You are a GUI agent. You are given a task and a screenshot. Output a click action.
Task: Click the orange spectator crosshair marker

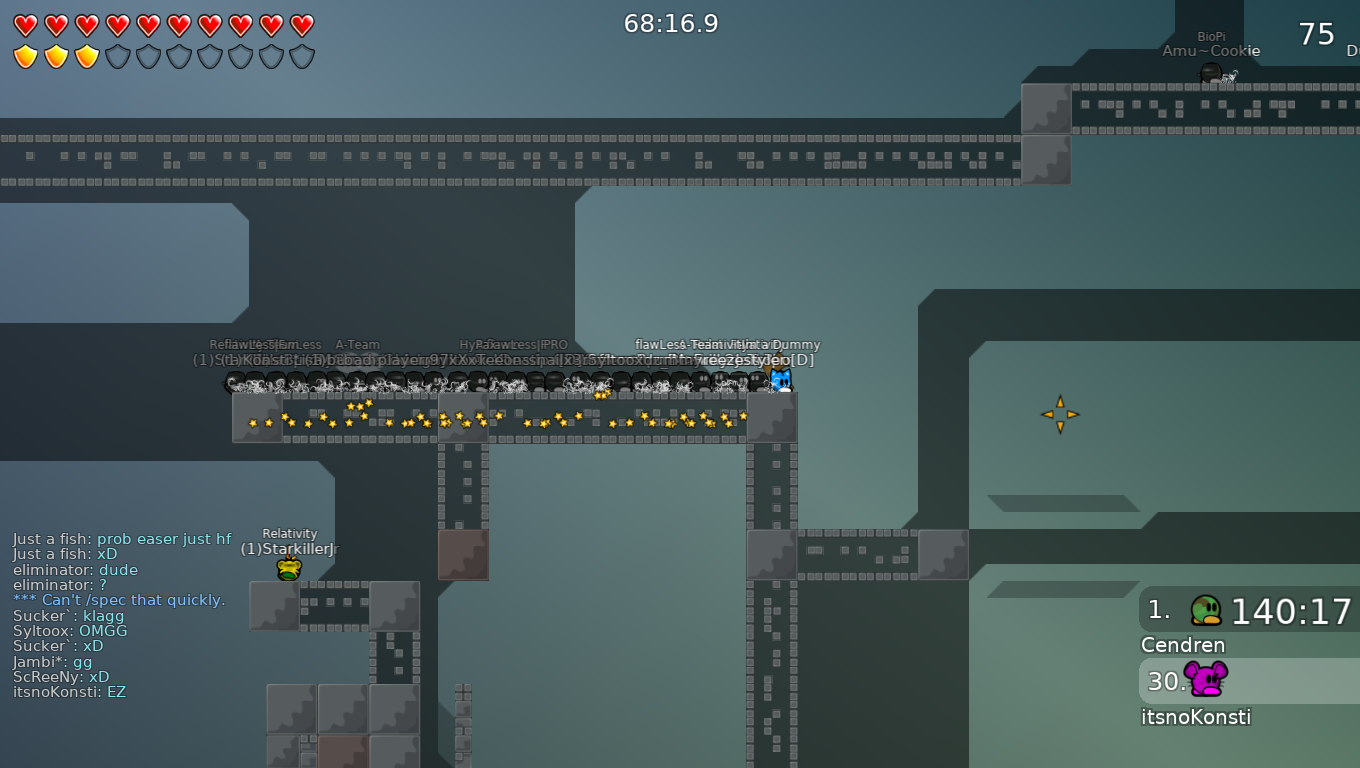(1059, 412)
